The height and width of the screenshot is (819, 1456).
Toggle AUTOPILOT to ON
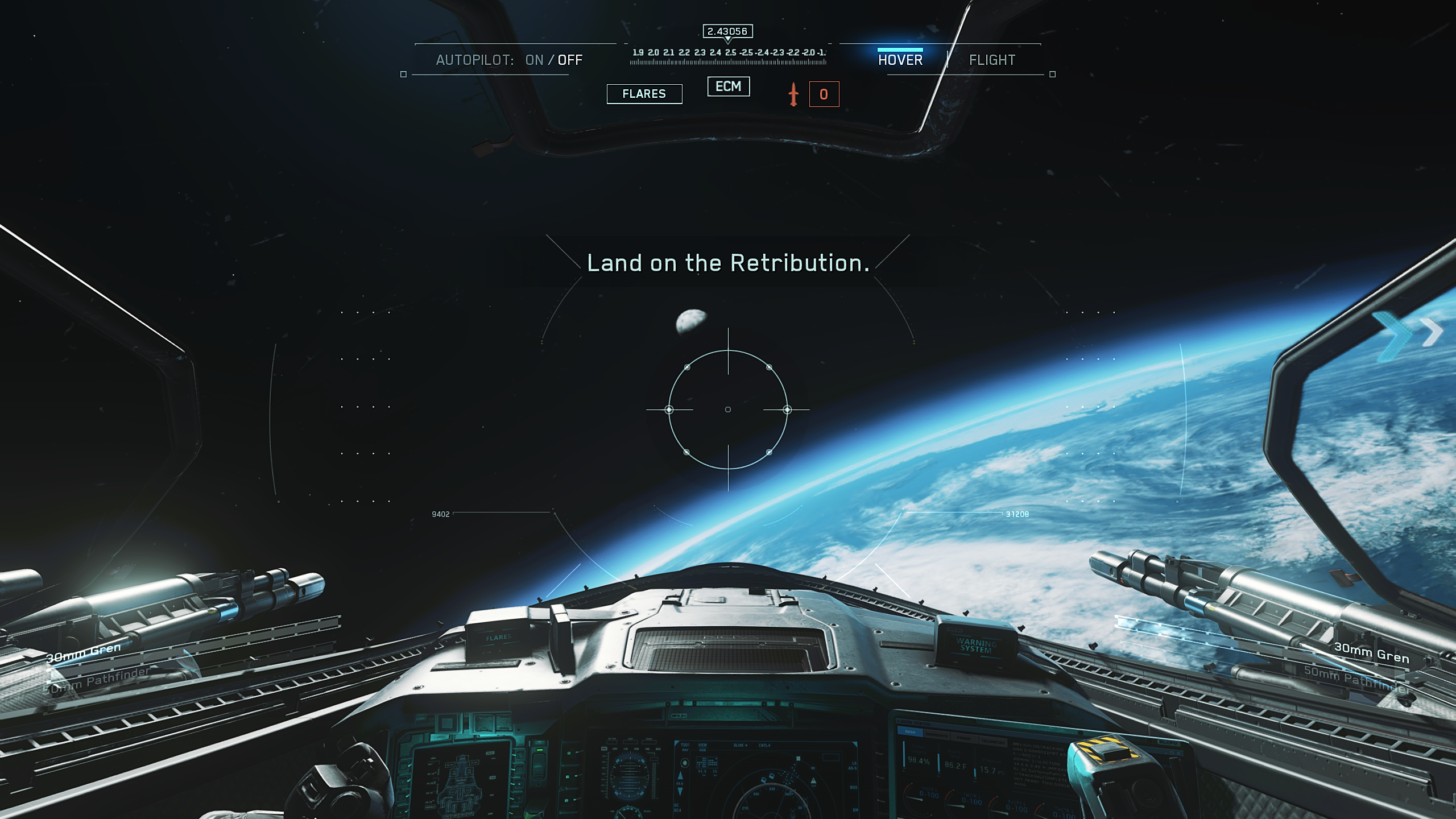pos(533,60)
